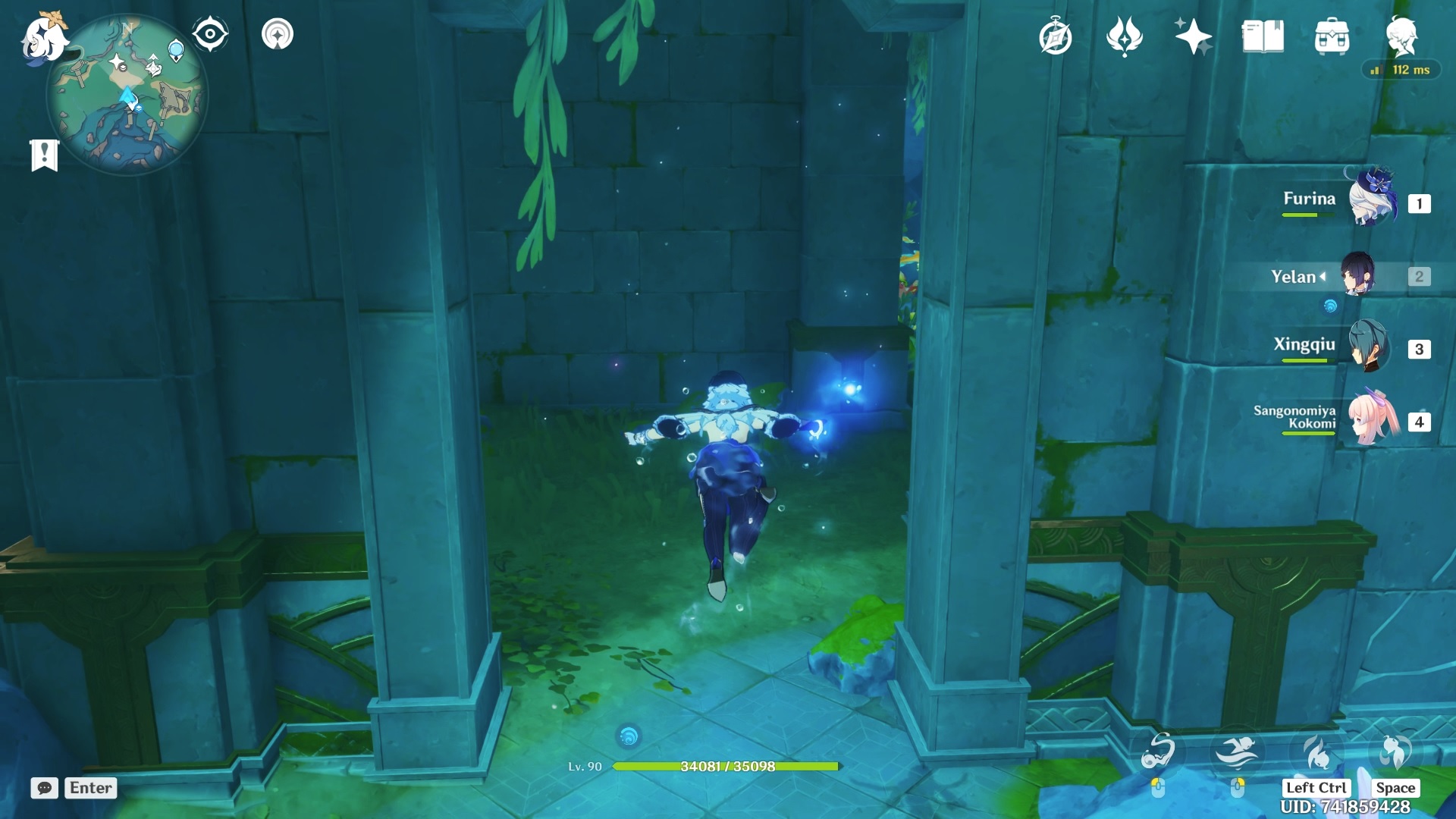Toggle the eye-shaped elemental sight icon
Image resolution: width=1456 pixels, height=819 pixels.
(x=210, y=34)
